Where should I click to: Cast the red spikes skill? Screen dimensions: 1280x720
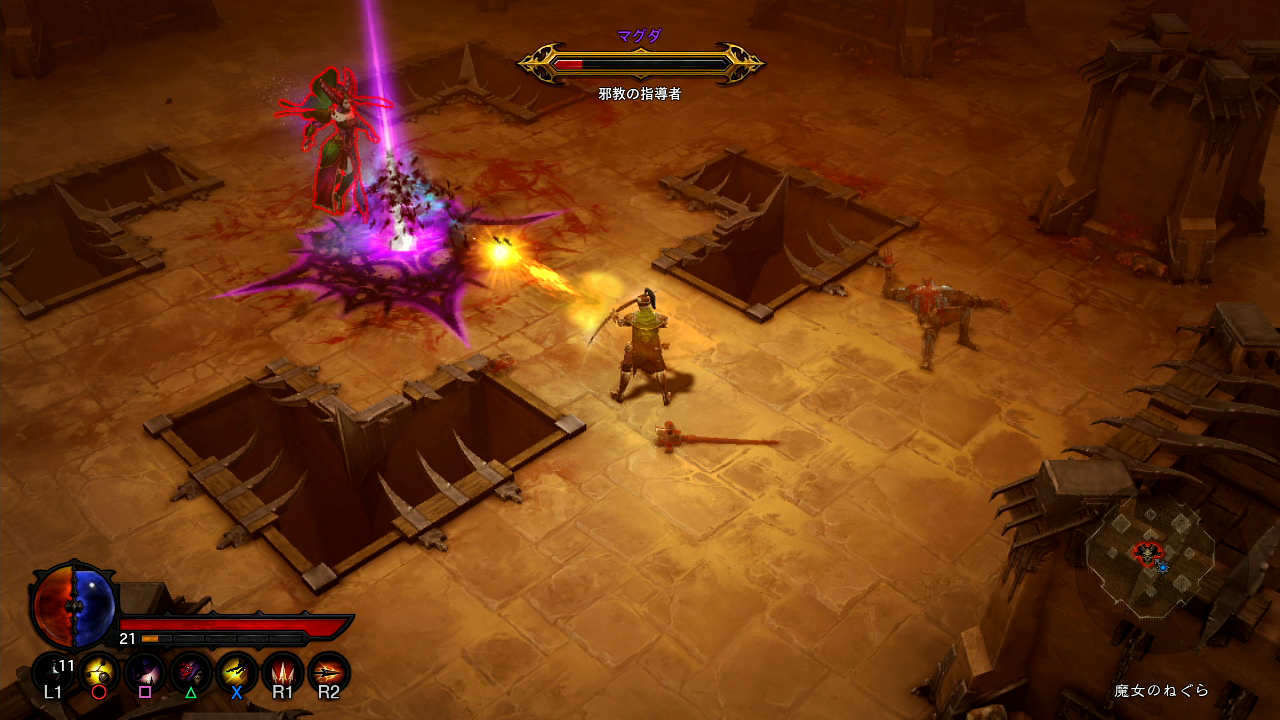[x=283, y=671]
